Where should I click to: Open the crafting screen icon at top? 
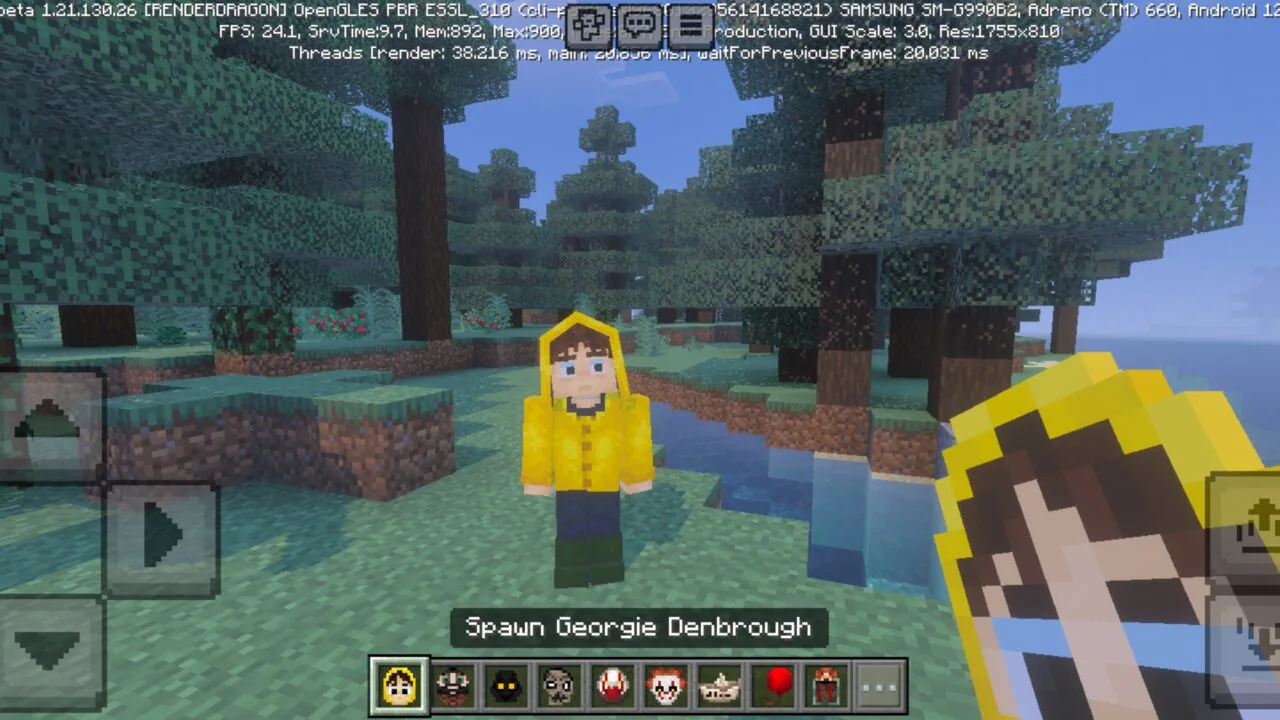(x=588, y=27)
